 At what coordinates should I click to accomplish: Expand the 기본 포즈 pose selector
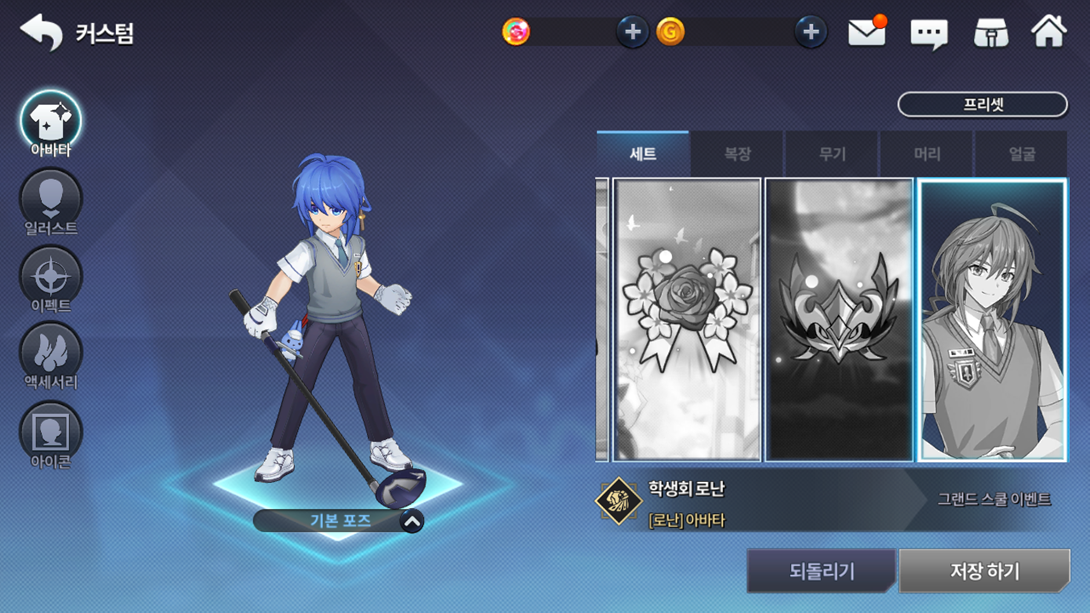tap(411, 521)
